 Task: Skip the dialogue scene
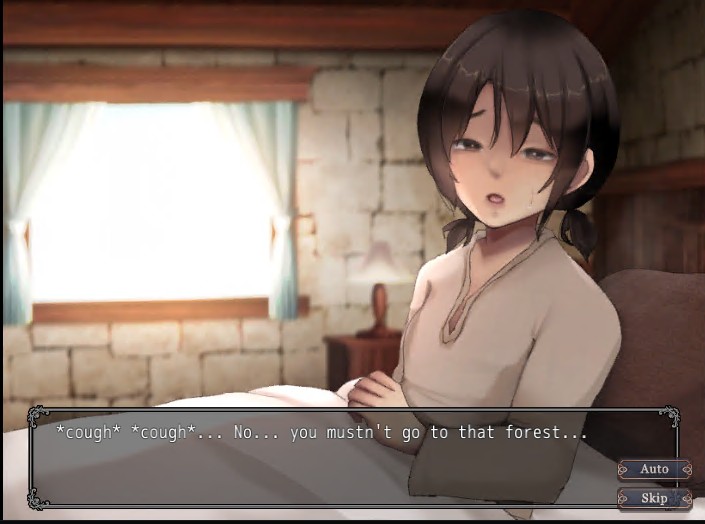tap(654, 497)
